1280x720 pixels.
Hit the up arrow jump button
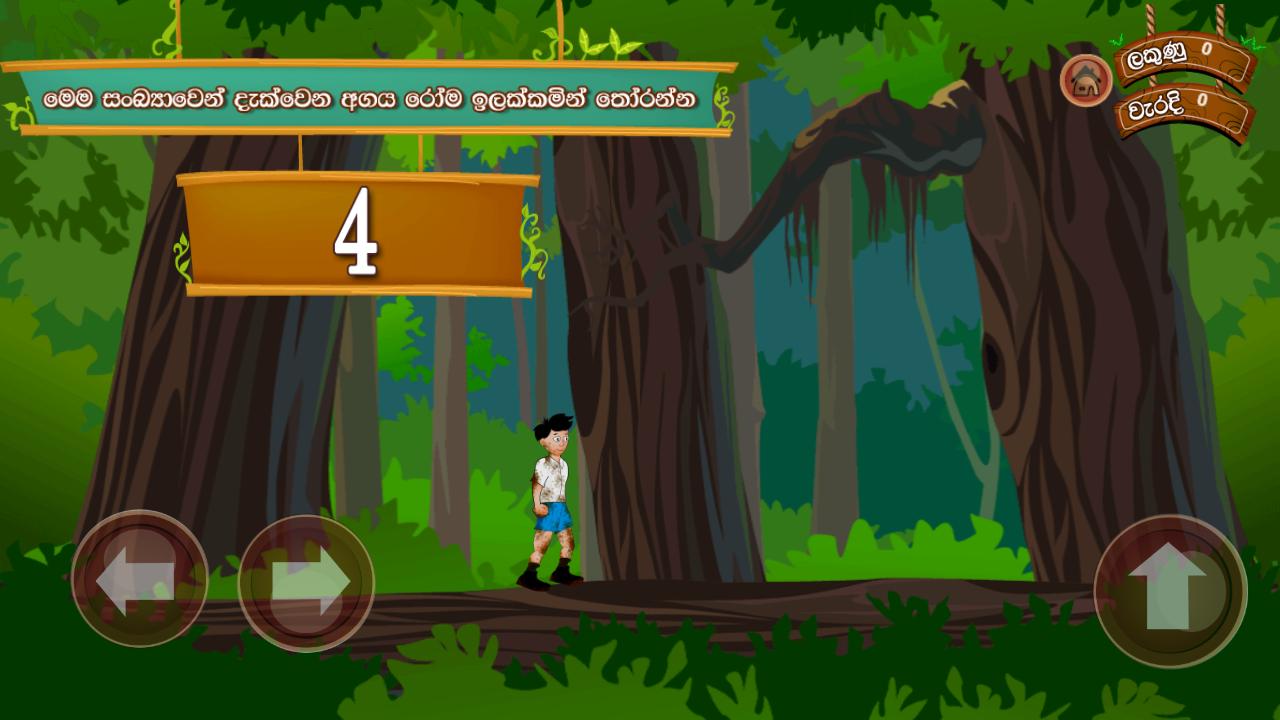coord(1170,590)
